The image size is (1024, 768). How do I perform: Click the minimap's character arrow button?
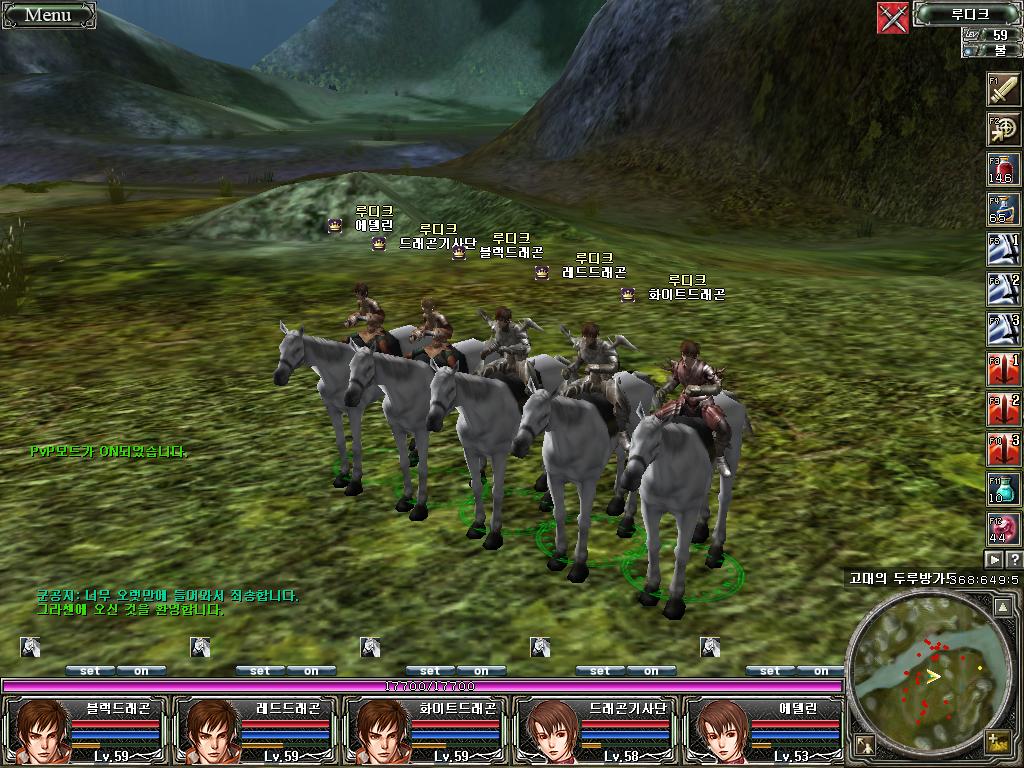865,744
